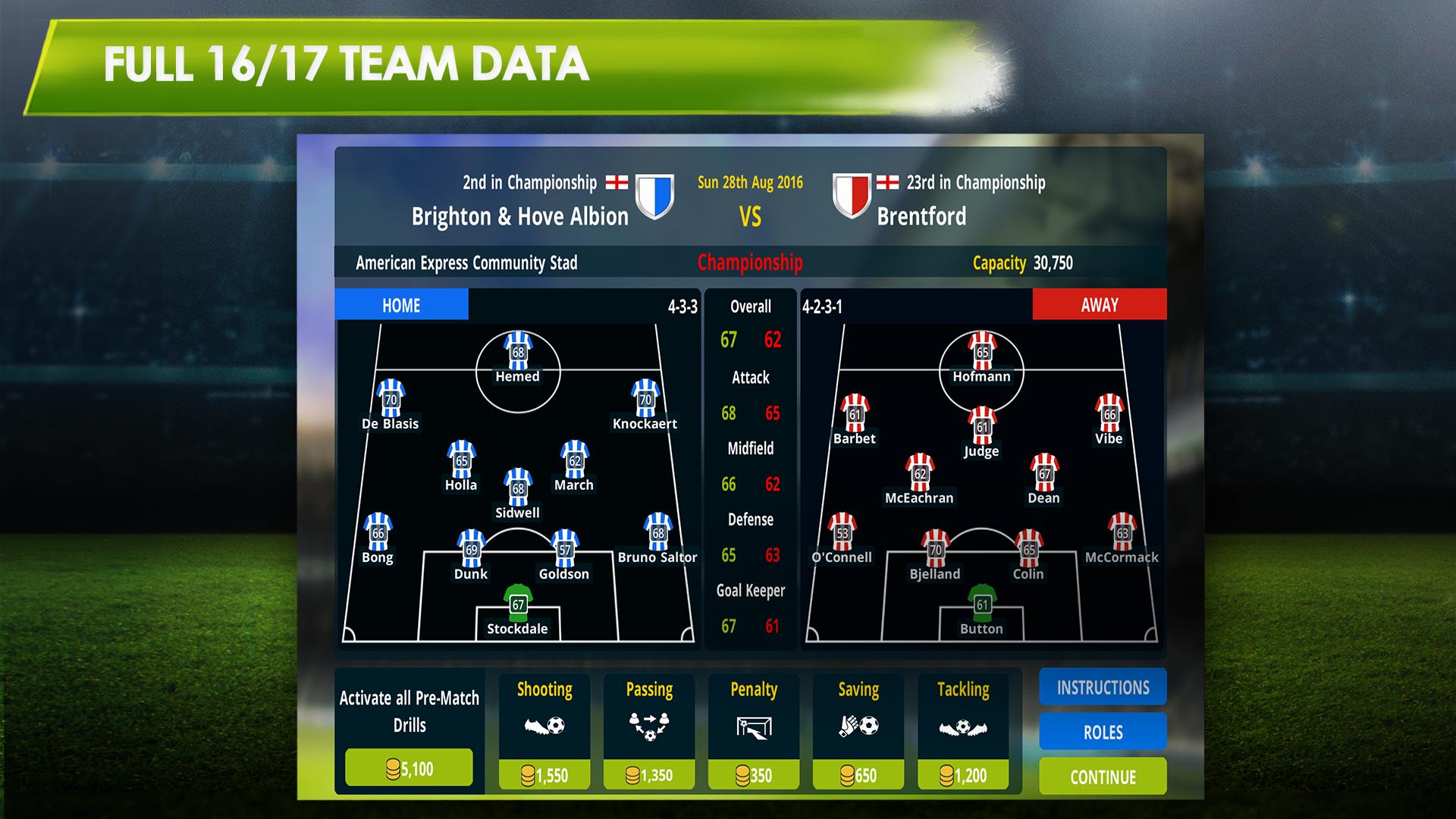Open the INSTRUCTIONS screen
The height and width of the screenshot is (819, 1456).
(1102, 687)
